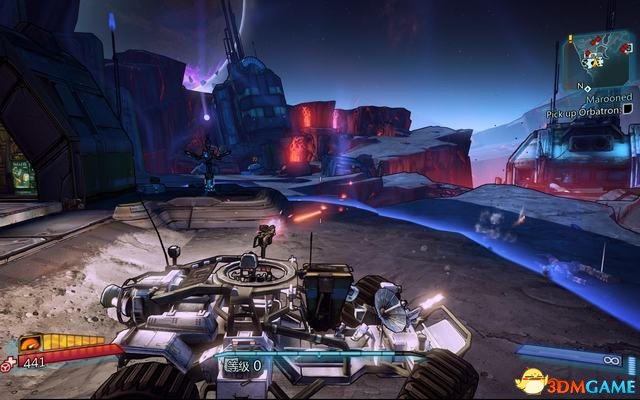640x400 pixels.
Task: Tick the Pick up Orbatron objective checkbox
Action: click(626, 110)
